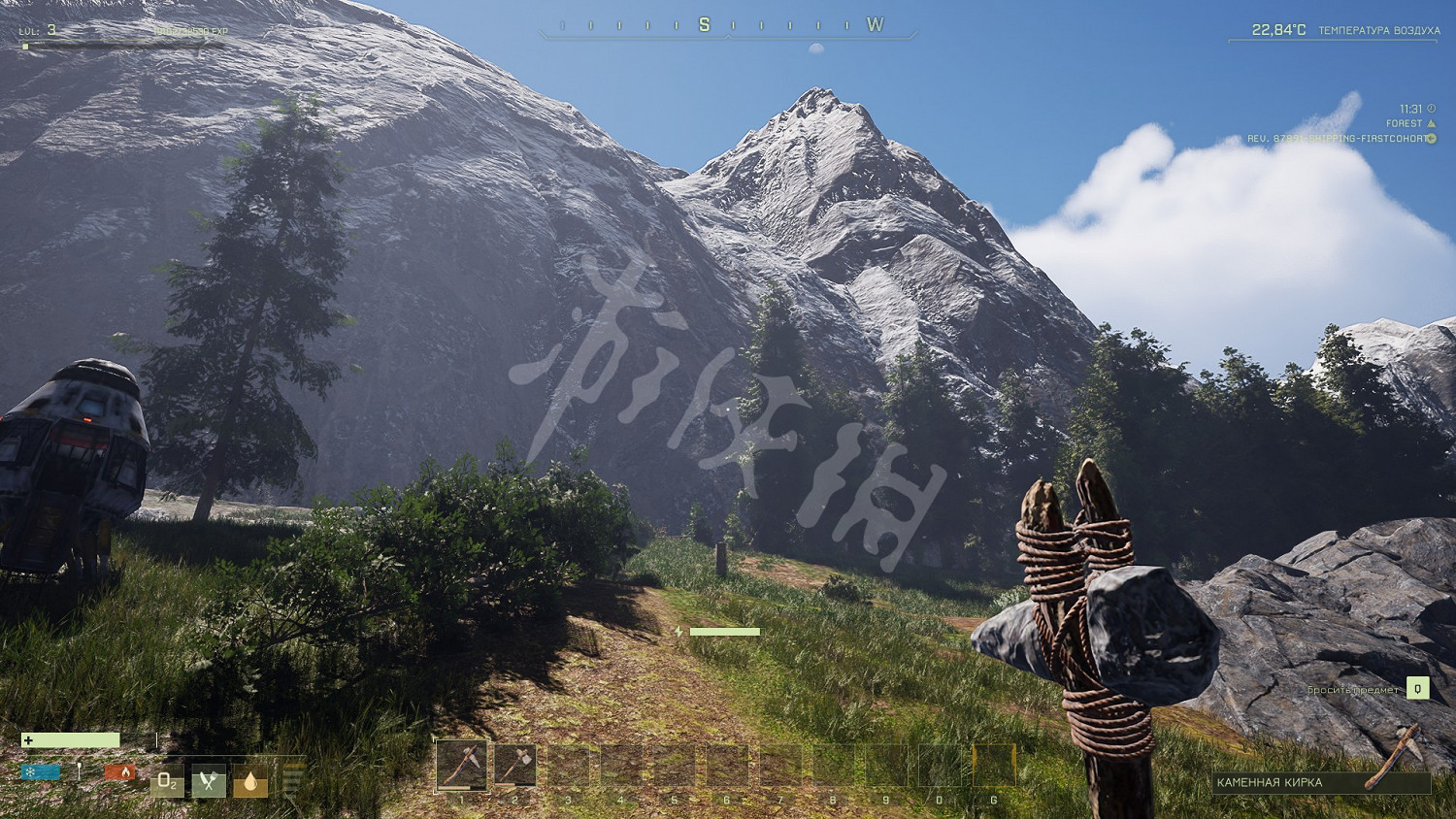The width and height of the screenshot is (1456, 819).
Task: Select the stone axe in hotbar slot 2
Action: [x=514, y=765]
